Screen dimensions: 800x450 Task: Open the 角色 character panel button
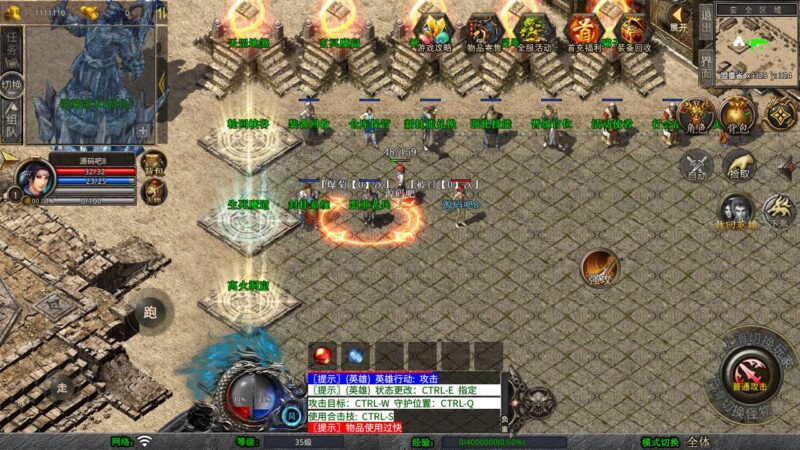pyautogui.click(x=694, y=116)
